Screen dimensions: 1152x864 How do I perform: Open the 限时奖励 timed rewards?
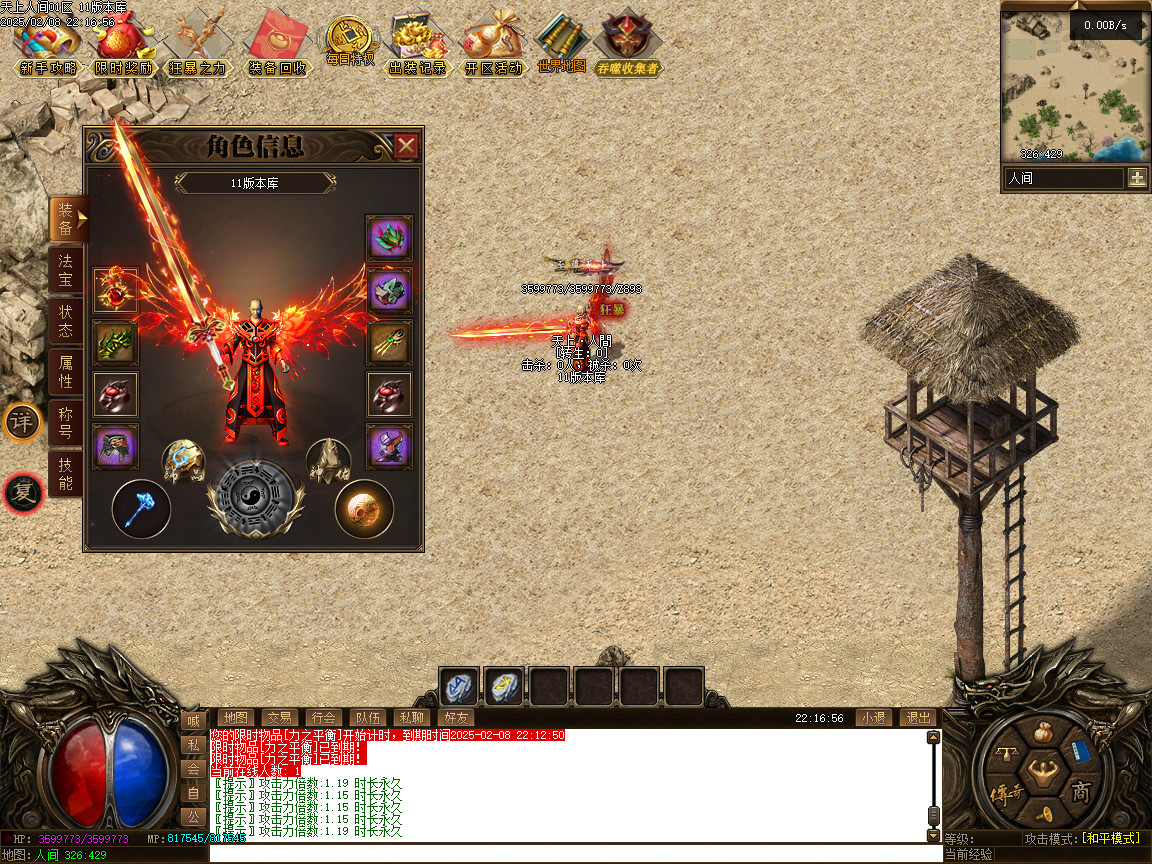124,45
